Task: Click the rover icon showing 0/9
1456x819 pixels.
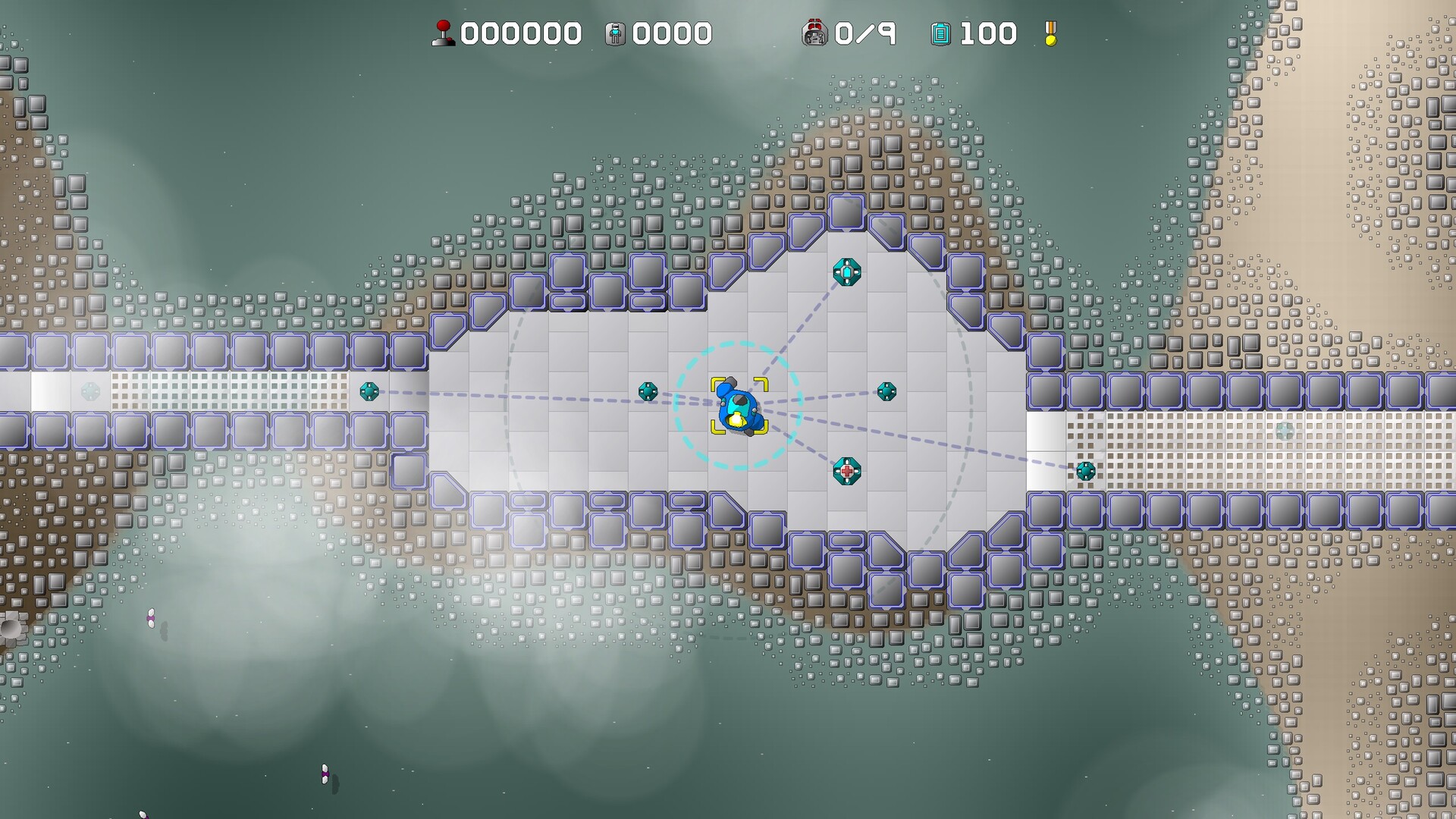Action: tap(815, 32)
